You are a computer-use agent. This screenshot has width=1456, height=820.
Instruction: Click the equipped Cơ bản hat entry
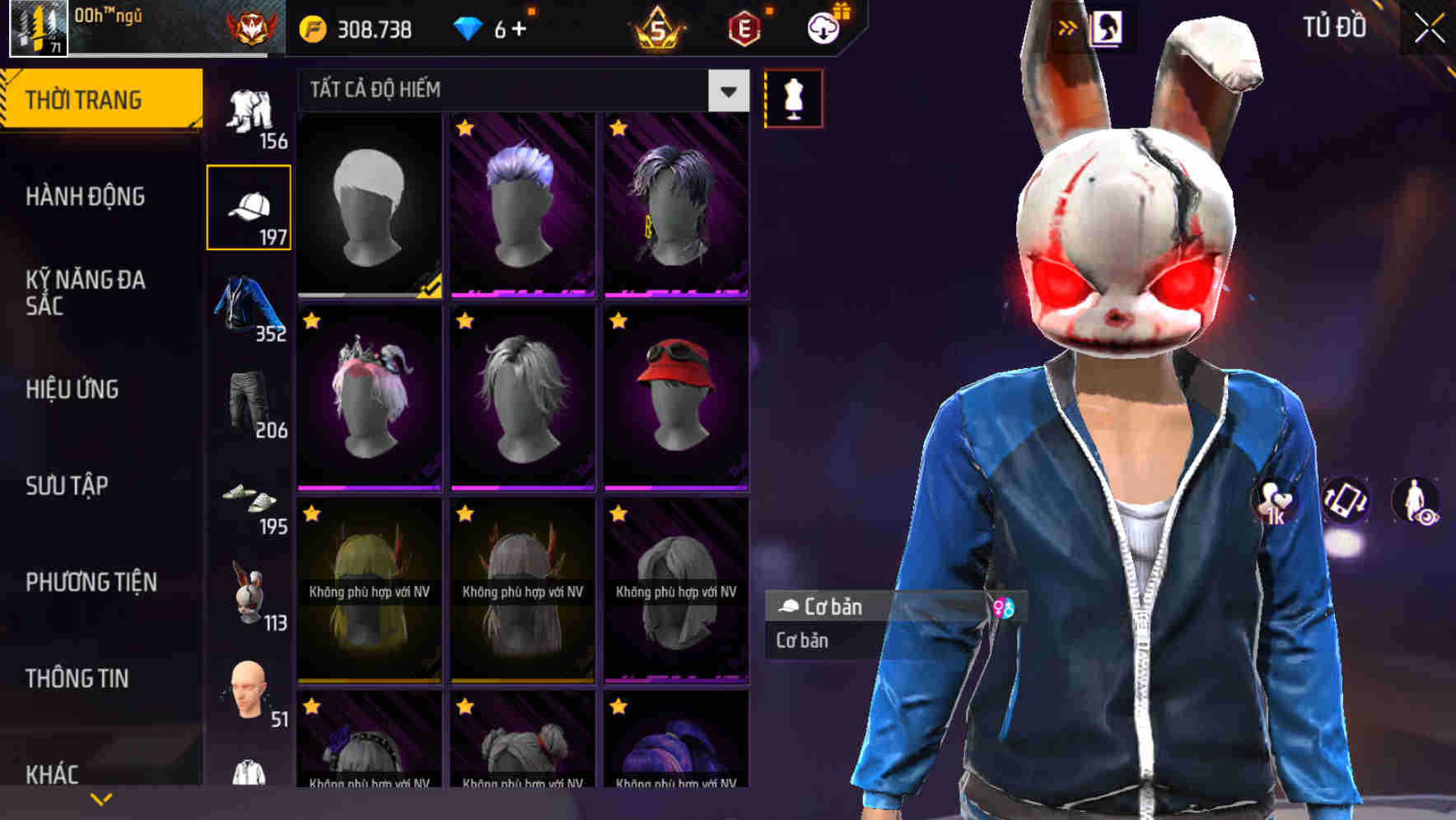(848, 608)
